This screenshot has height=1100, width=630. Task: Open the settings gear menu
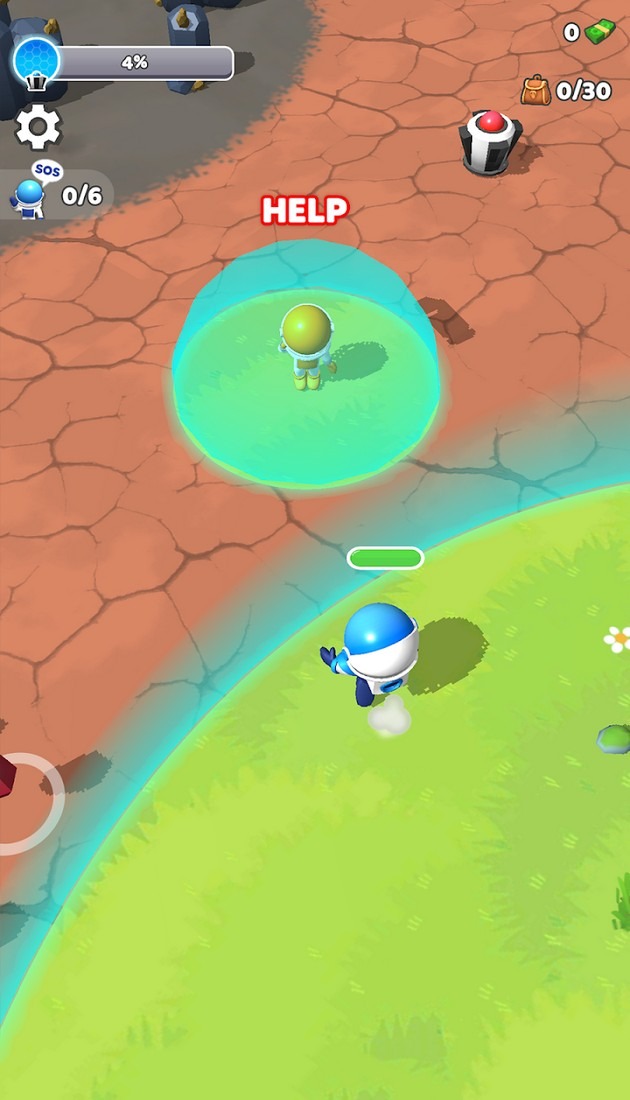(x=39, y=127)
